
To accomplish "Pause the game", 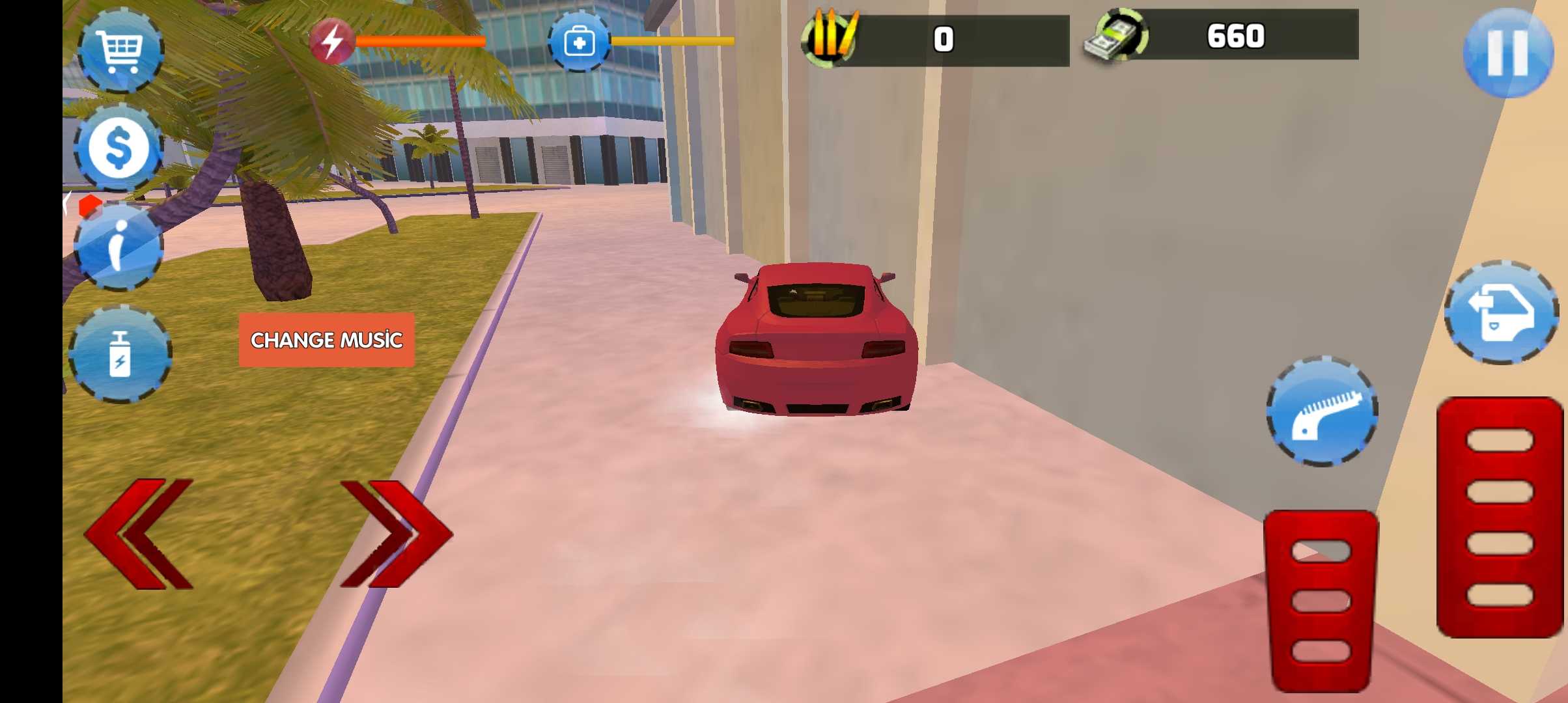I will 1507,53.
